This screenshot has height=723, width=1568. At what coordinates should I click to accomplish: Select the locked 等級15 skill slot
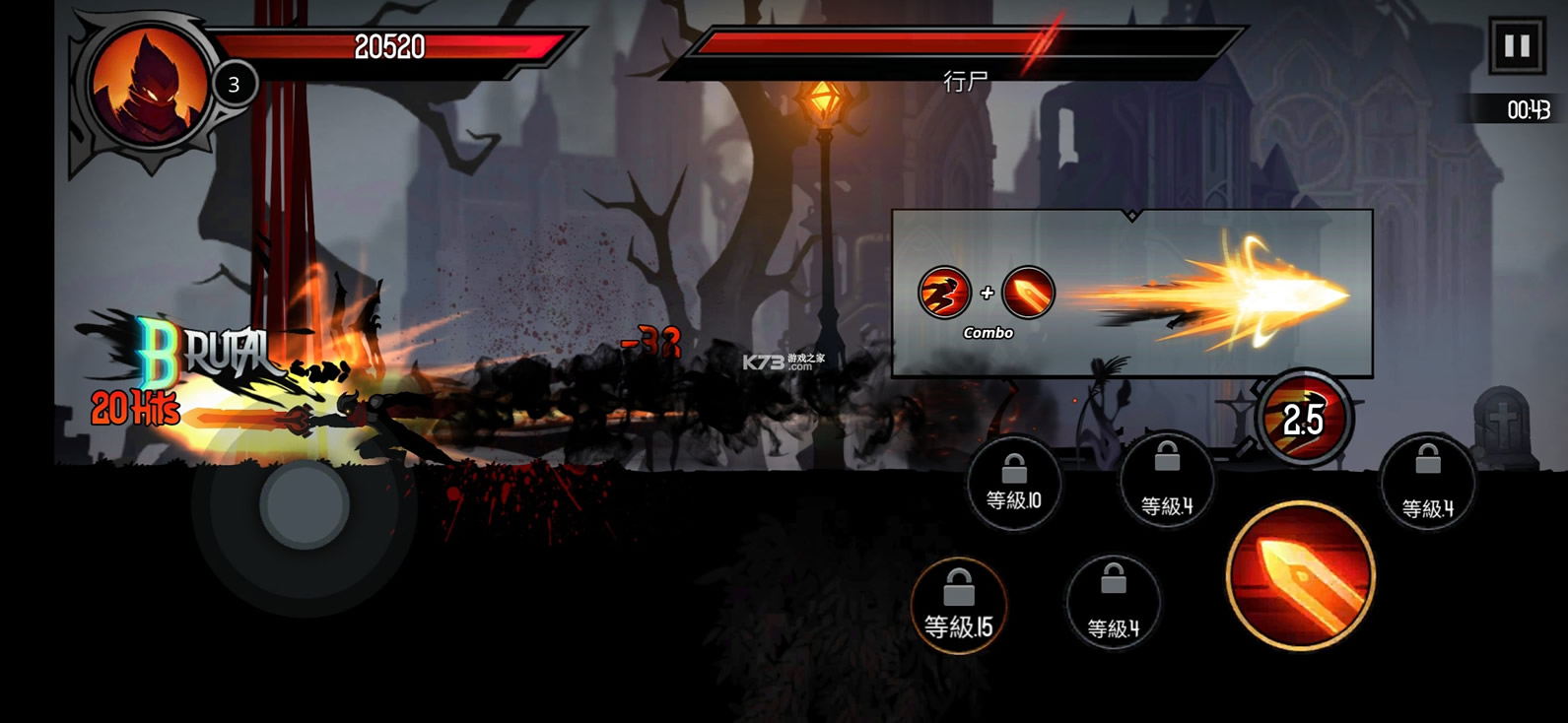958,606
